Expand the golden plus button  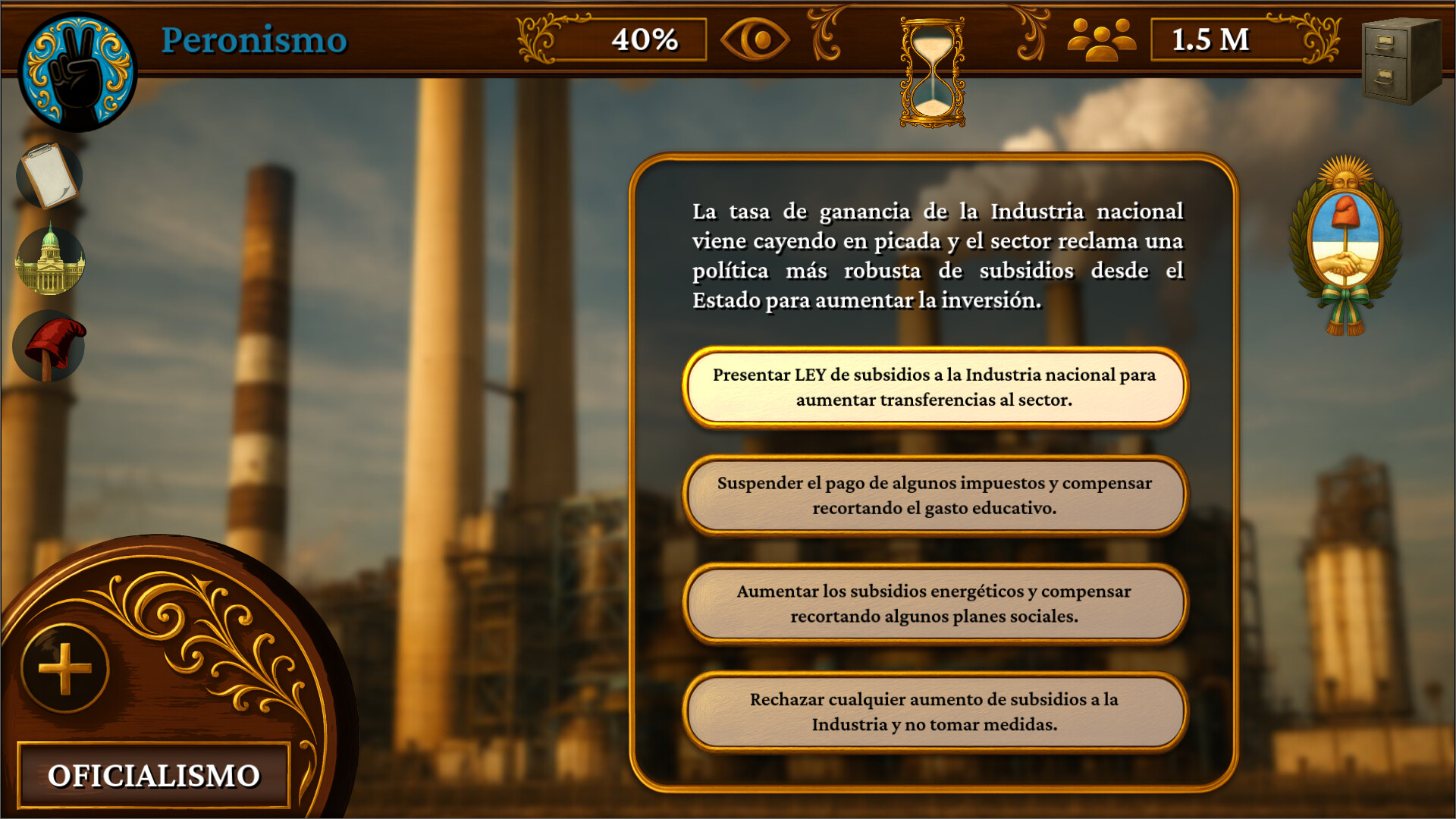pyautogui.click(x=65, y=669)
